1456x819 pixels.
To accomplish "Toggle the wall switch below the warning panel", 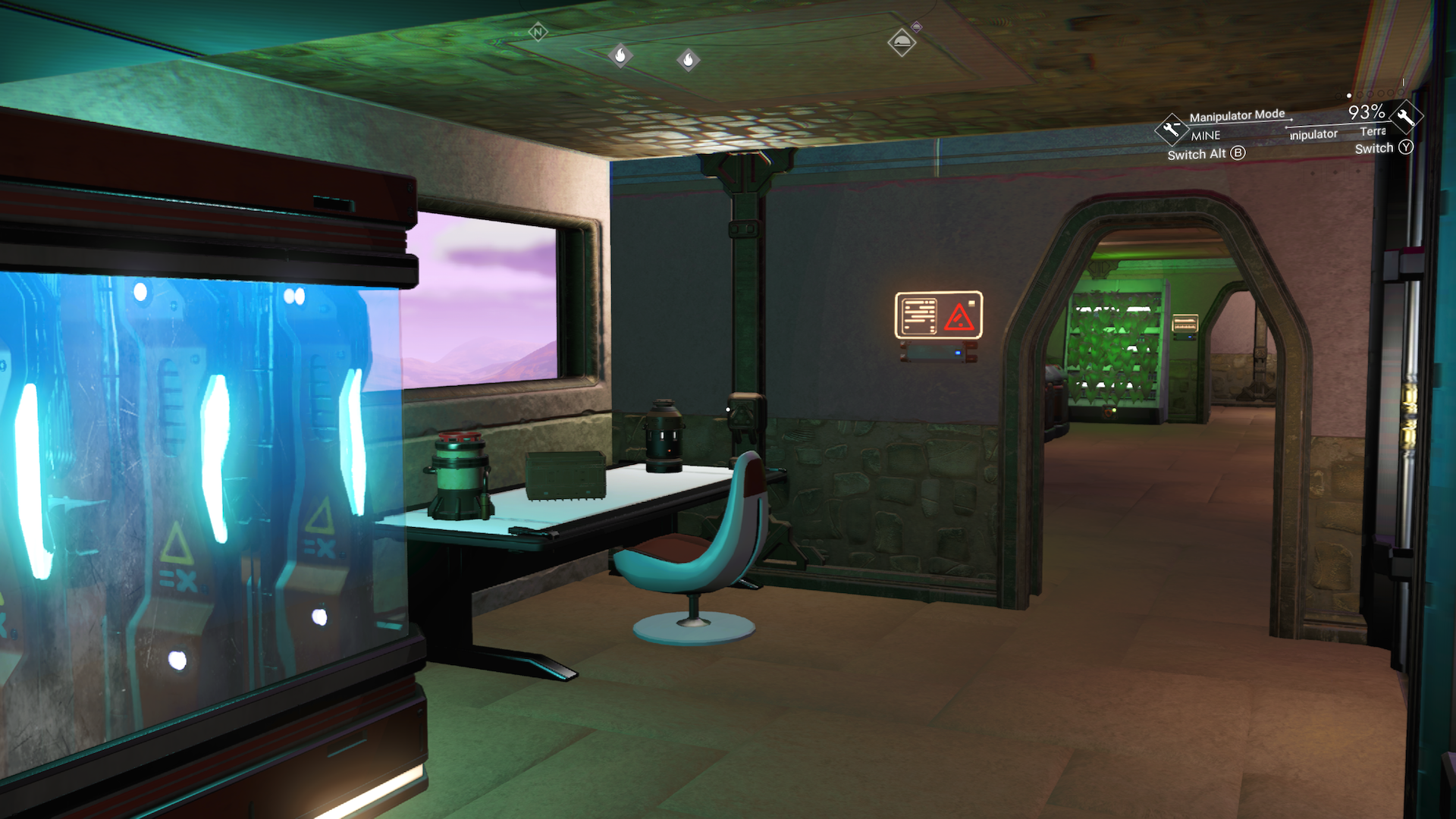I will (x=933, y=351).
